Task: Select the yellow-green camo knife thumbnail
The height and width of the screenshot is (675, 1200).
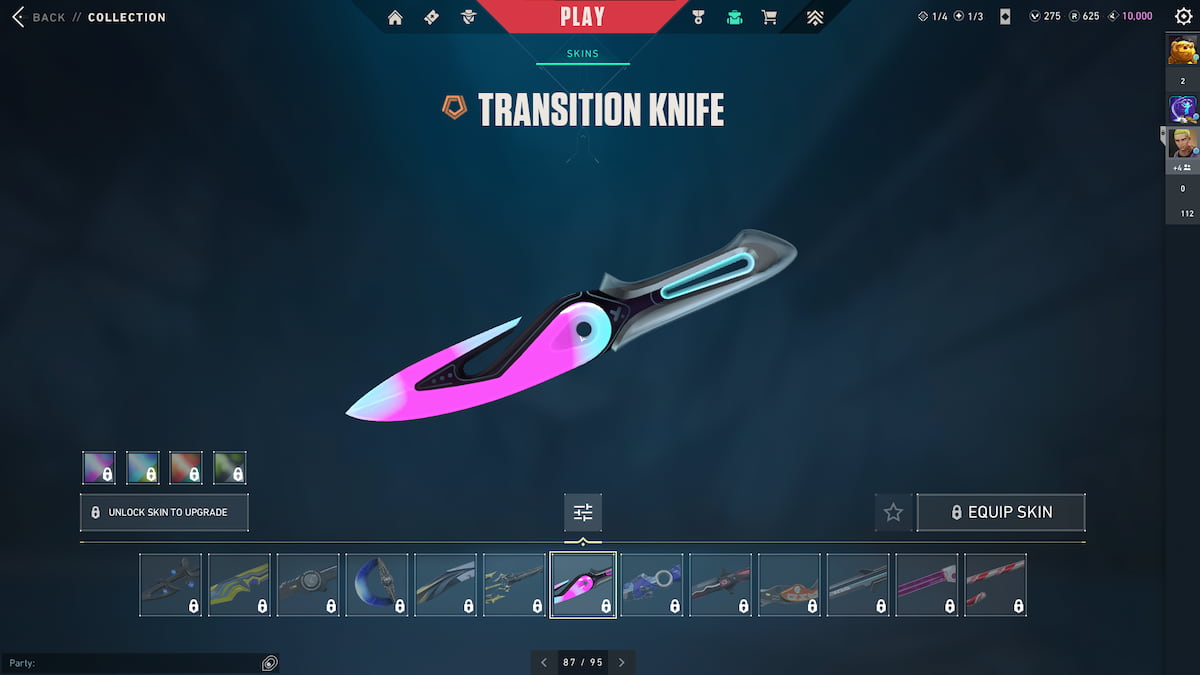Action: (239, 585)
